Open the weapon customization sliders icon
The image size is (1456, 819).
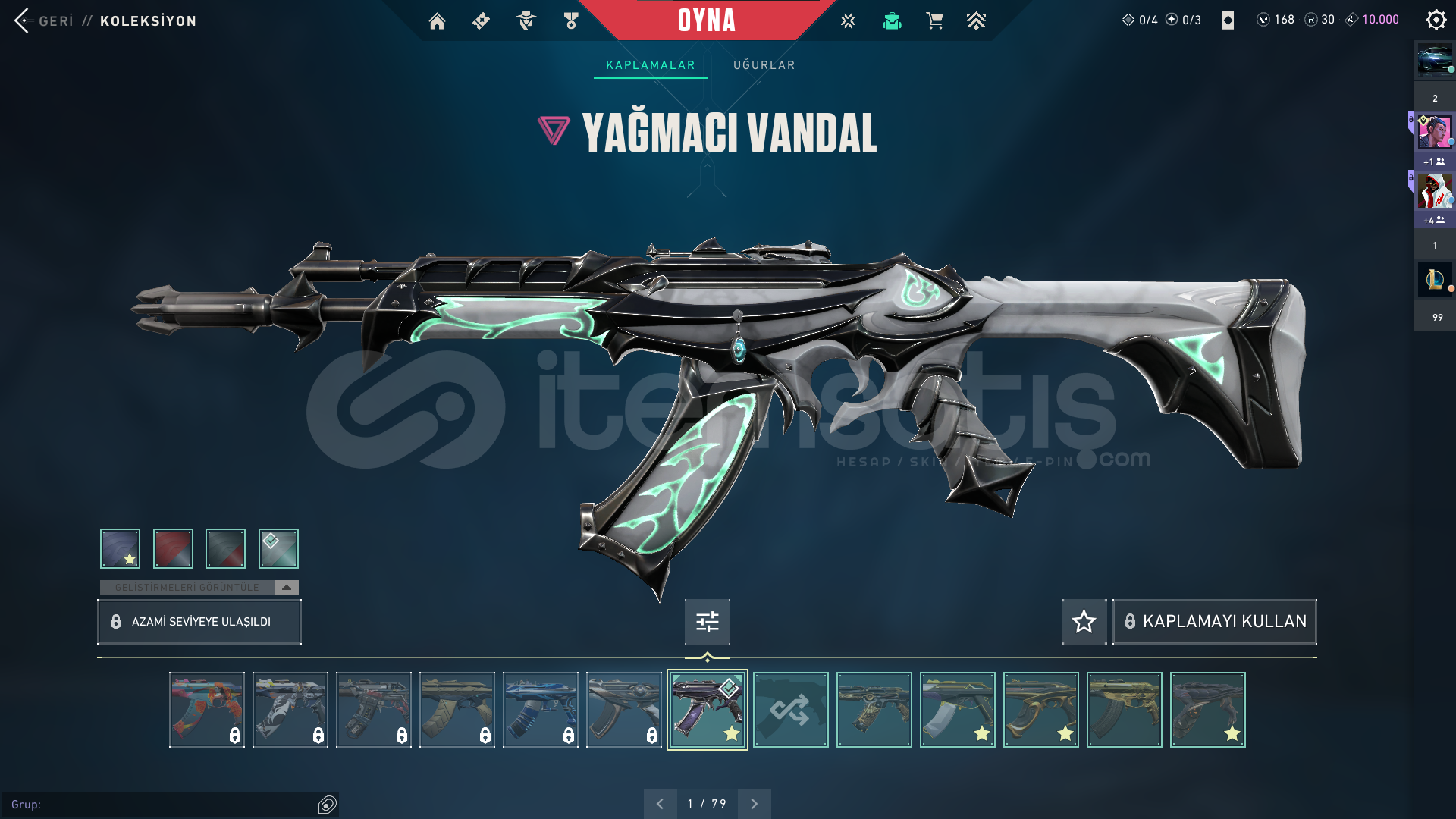pyautogui.click(x=706, y=621)
